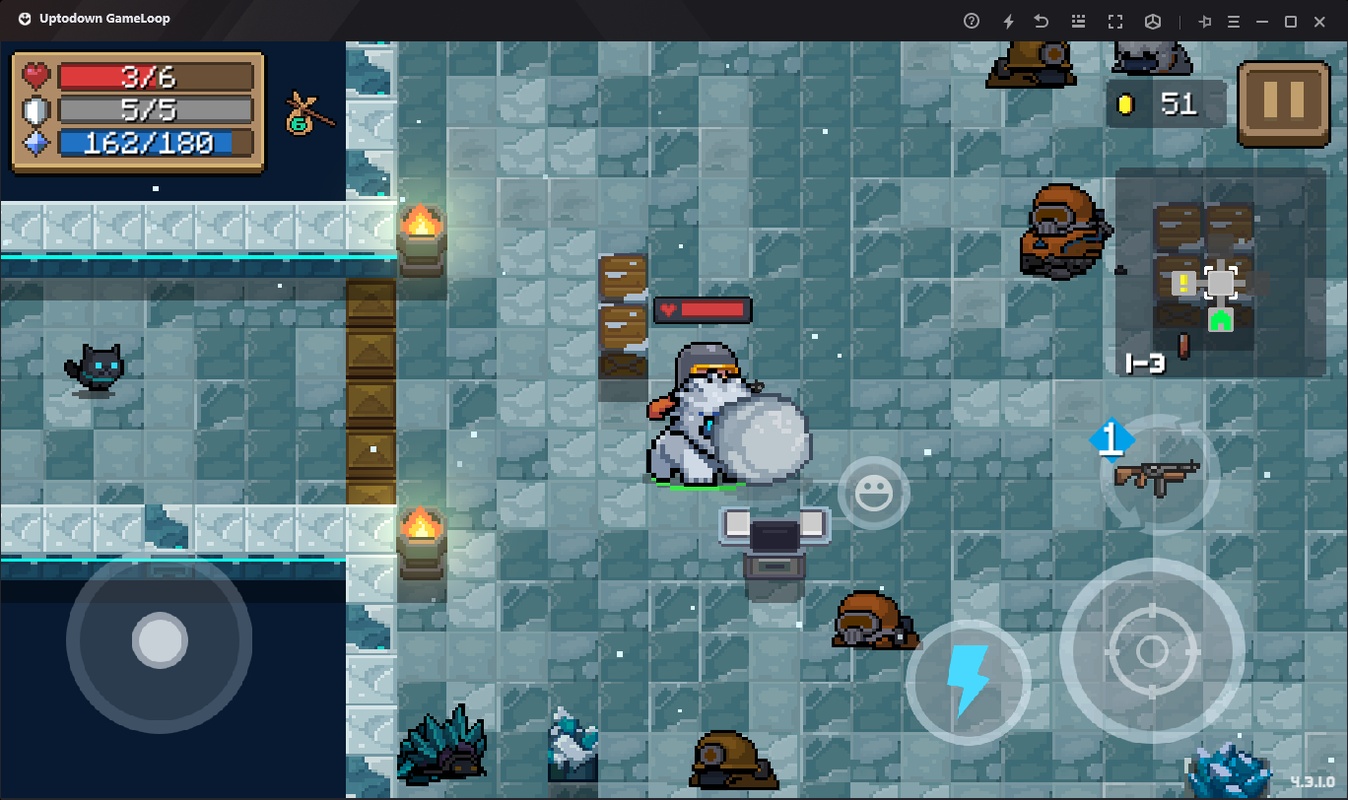1348x800 pixels.
Task: Open the smiley emote button
Action: tap(873, 493)
